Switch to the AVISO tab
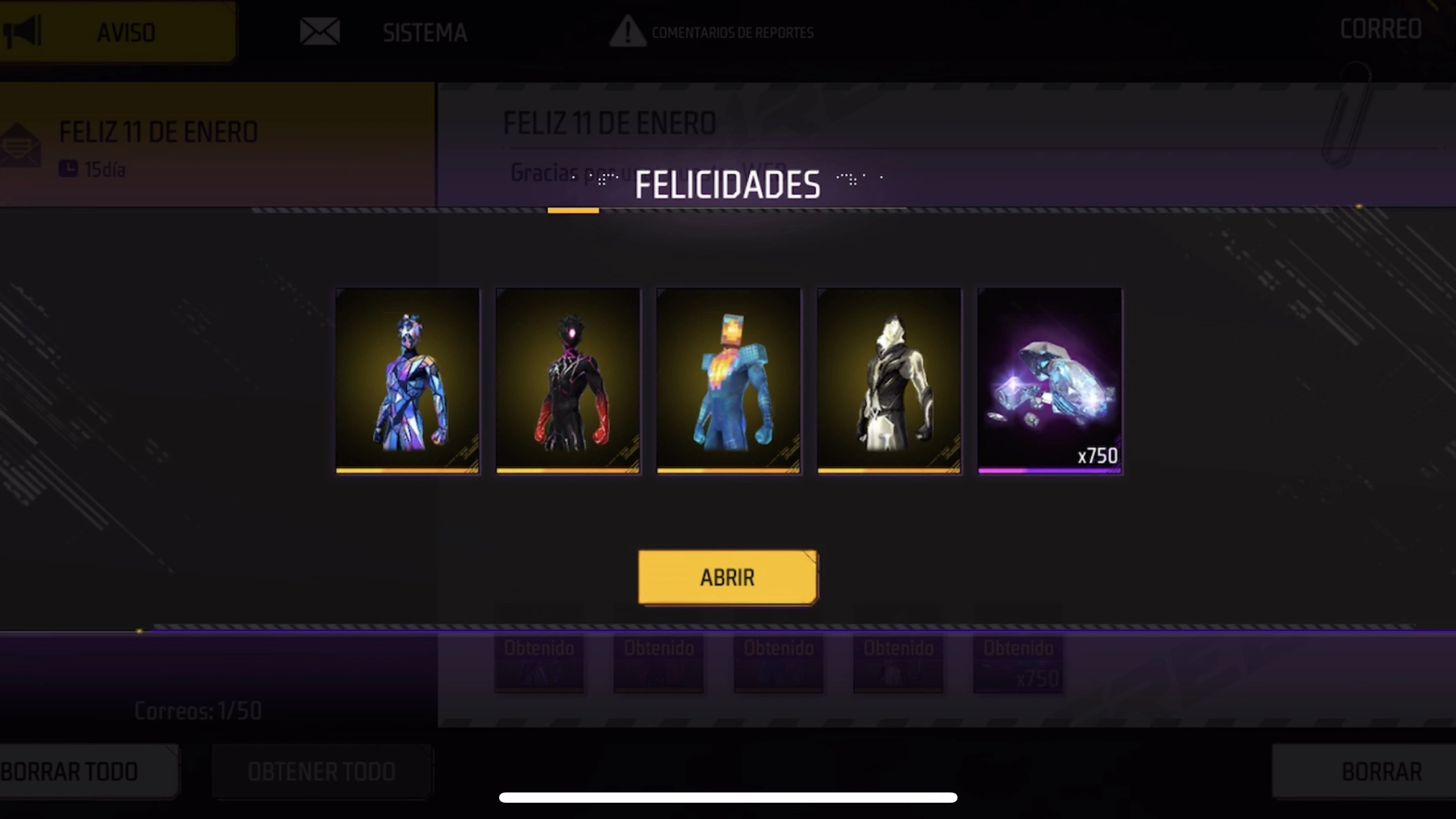The image size is (1456, 819). pyautogui.click(x=117, y=32)
